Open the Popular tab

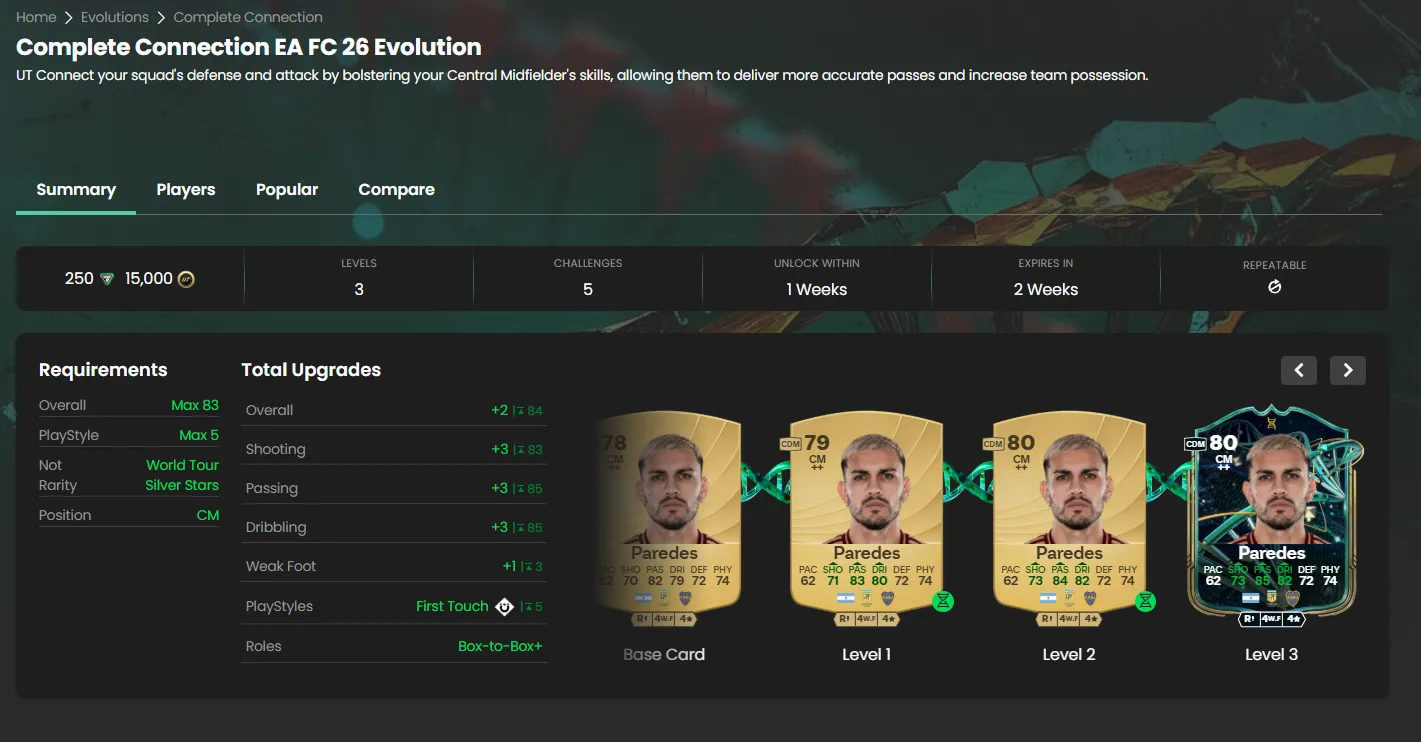tap(287, 189)
